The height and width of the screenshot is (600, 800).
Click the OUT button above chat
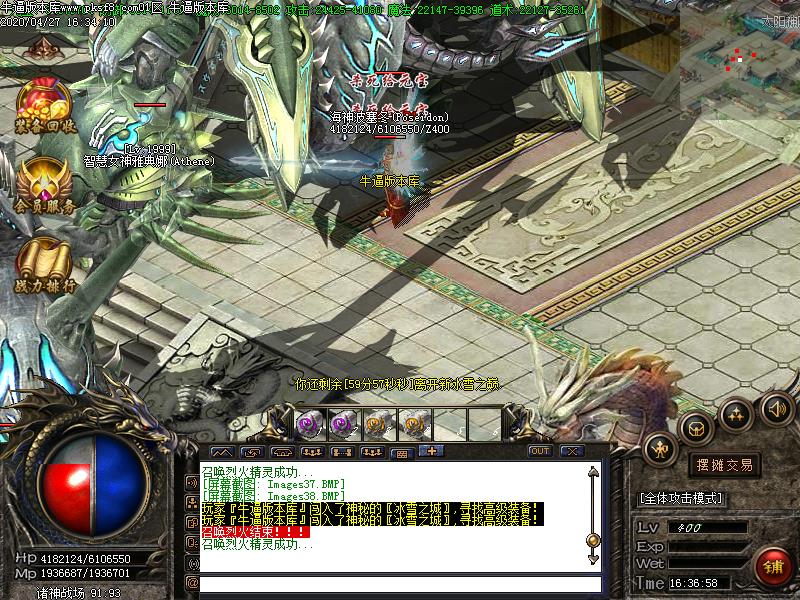tap(540, 451)
